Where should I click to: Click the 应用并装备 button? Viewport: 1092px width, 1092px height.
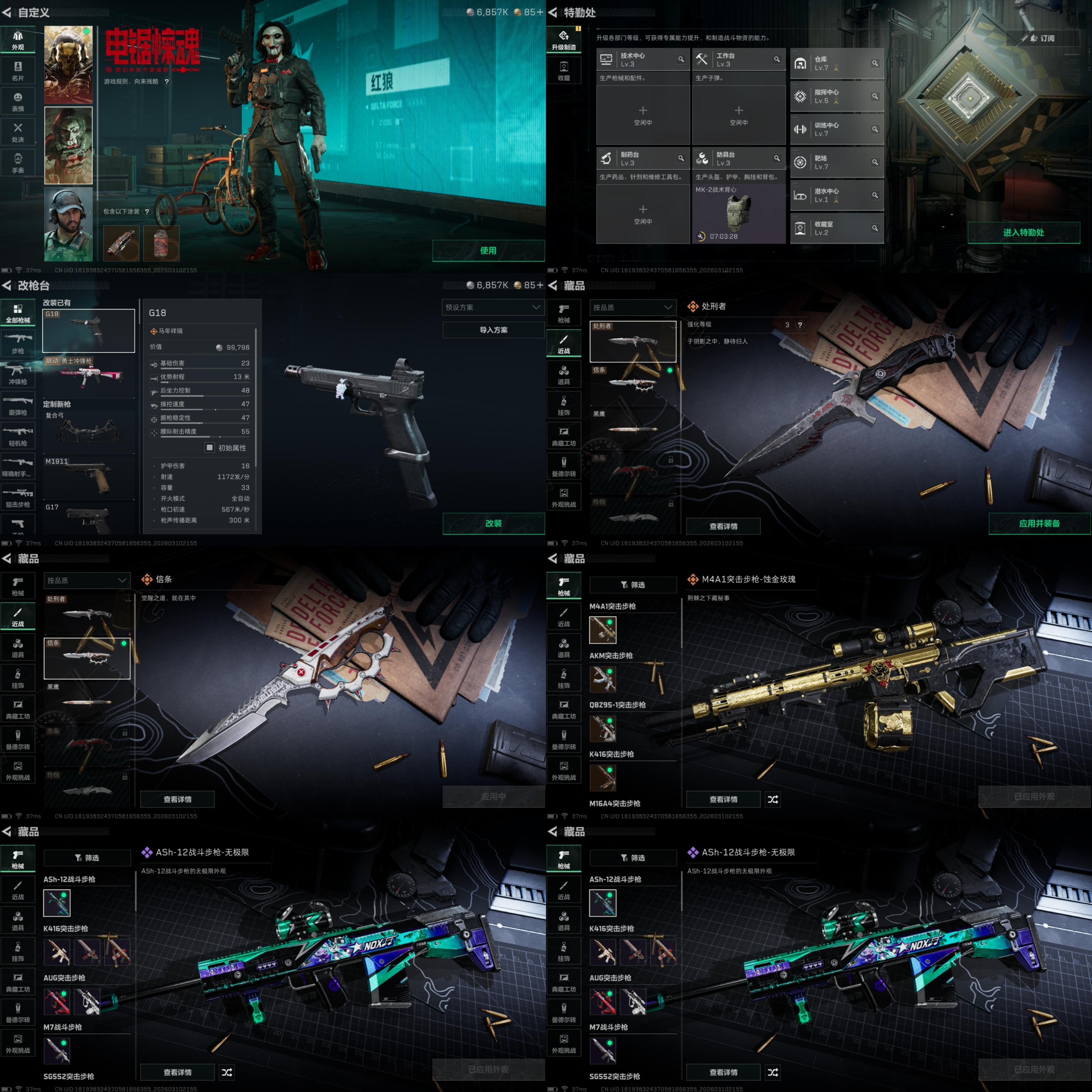click(1039, 523)
